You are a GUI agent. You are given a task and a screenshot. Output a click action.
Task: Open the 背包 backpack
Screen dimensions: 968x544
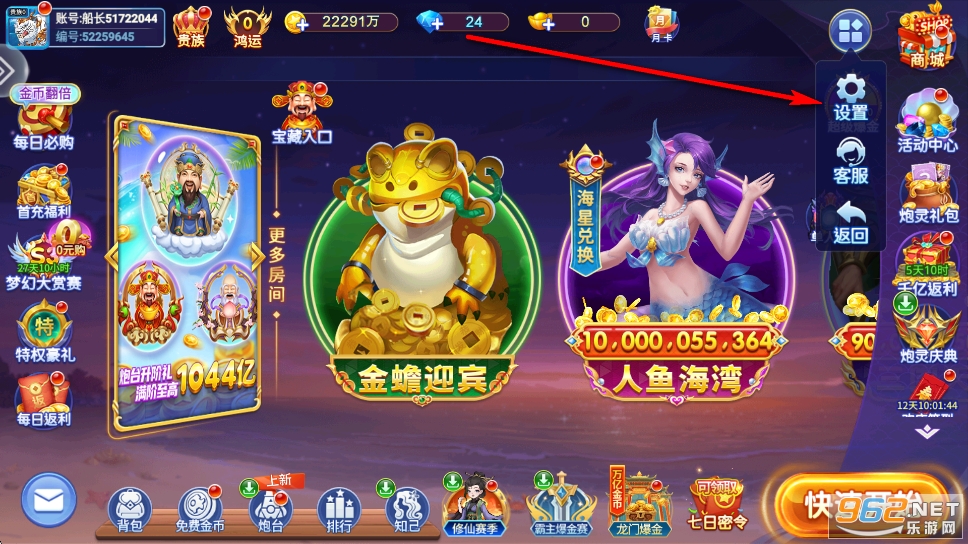[x=129, y=509]
